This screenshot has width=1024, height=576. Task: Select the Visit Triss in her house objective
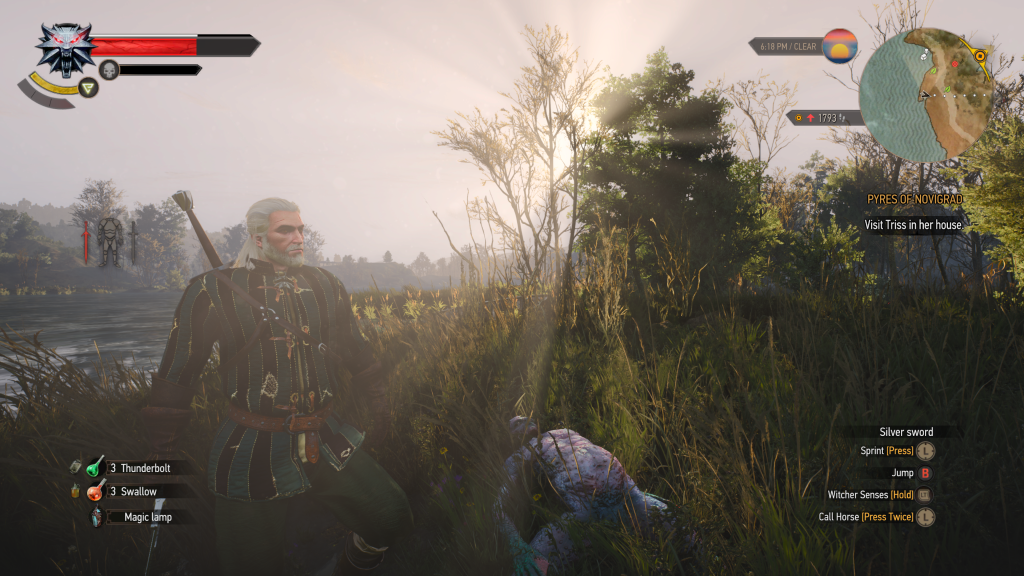tap(912, 225)
